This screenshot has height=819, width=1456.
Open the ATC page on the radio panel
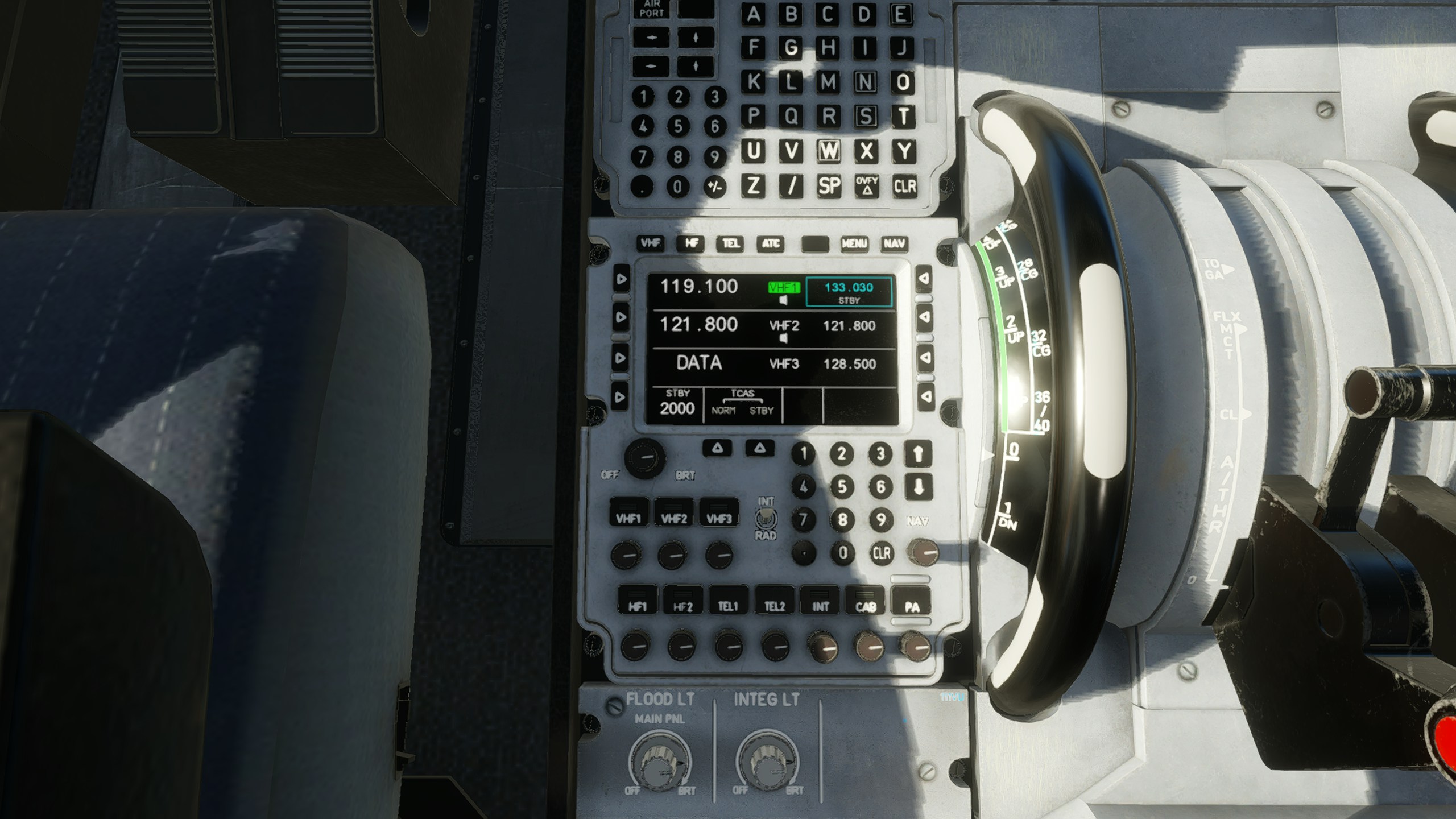click(x=771, y=244)
